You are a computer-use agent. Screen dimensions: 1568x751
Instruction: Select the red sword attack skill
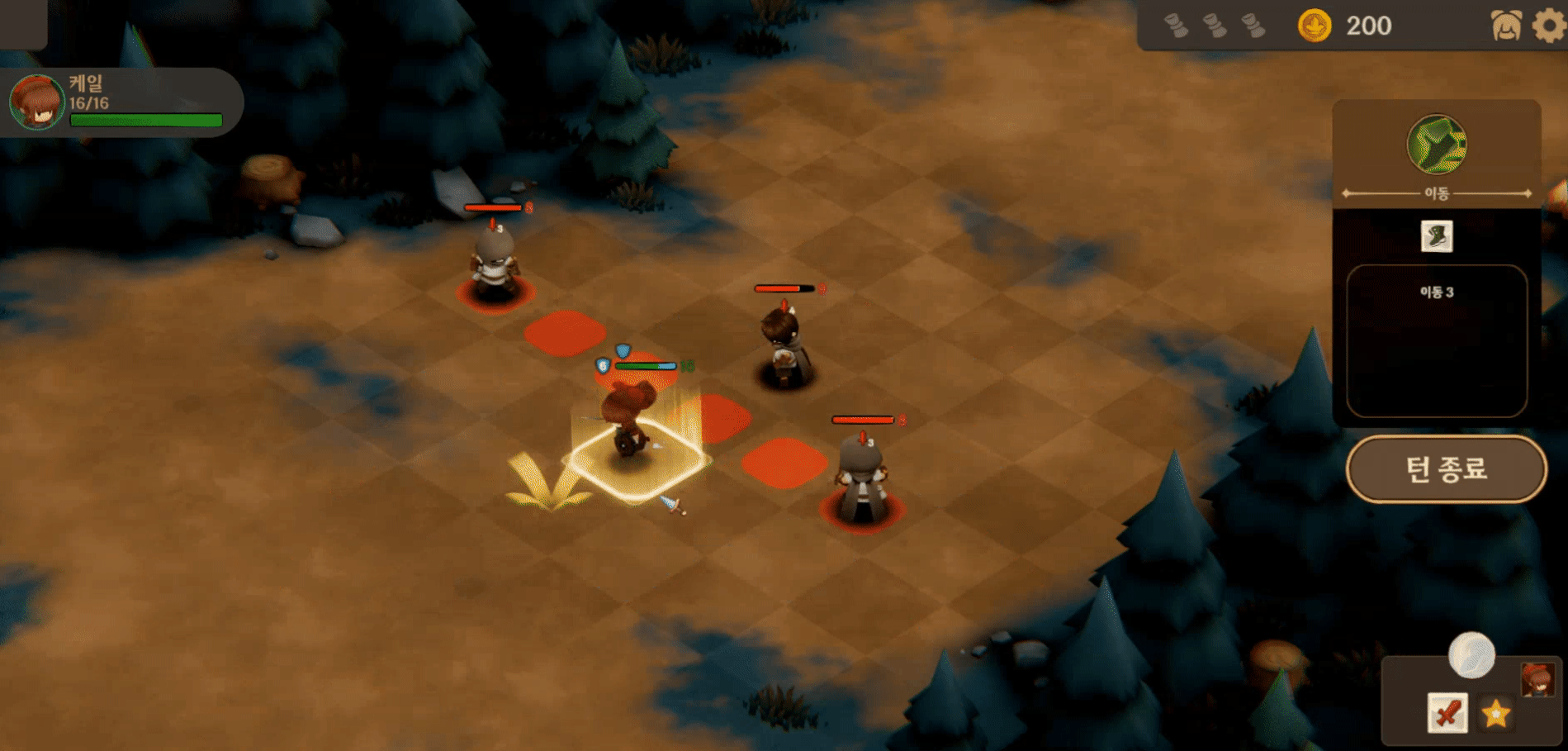[x=1447, y=712]
